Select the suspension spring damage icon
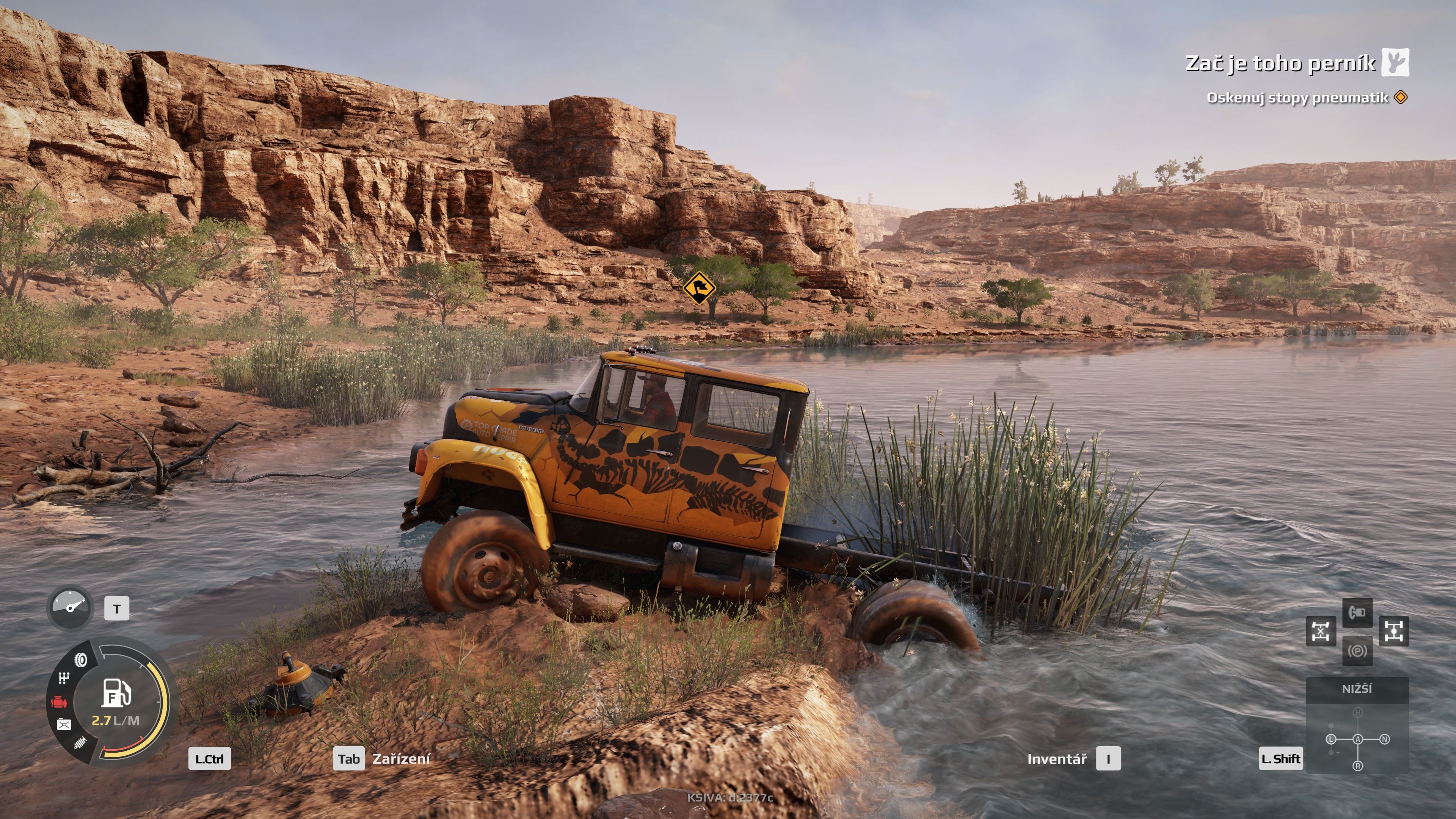1456x819 pixels. tap(80, 742)
